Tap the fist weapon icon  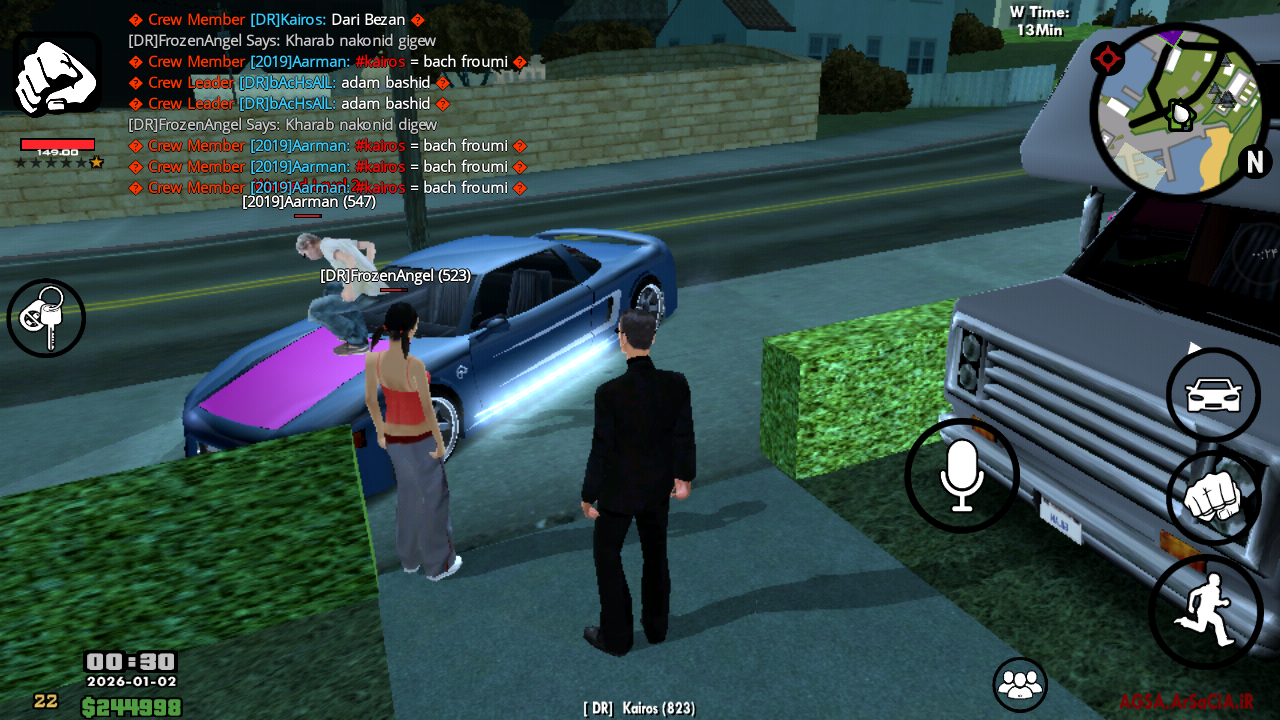pyautogui.click(x=56, y=75)
